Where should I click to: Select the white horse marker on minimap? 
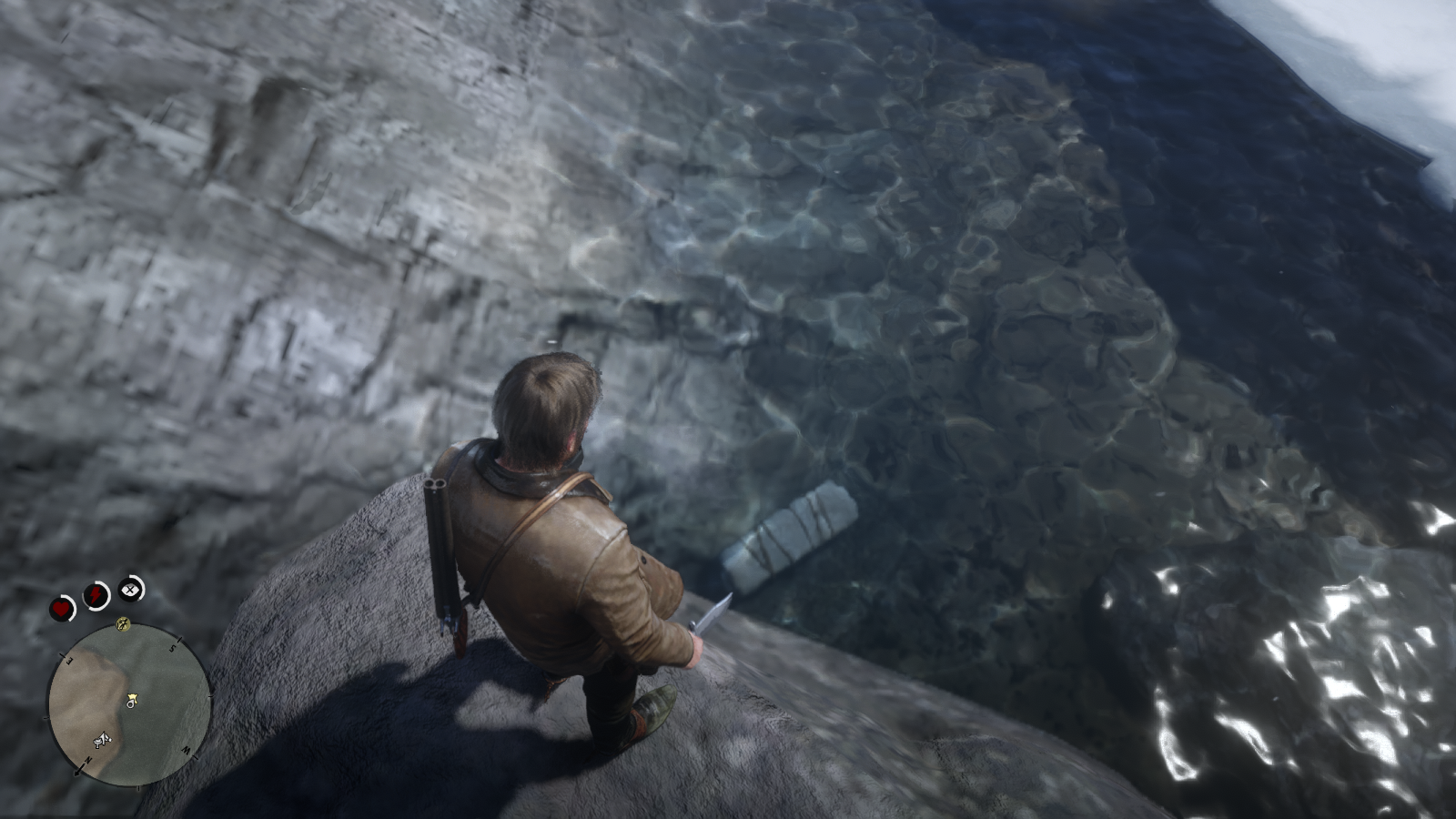(x=102, y=742)
